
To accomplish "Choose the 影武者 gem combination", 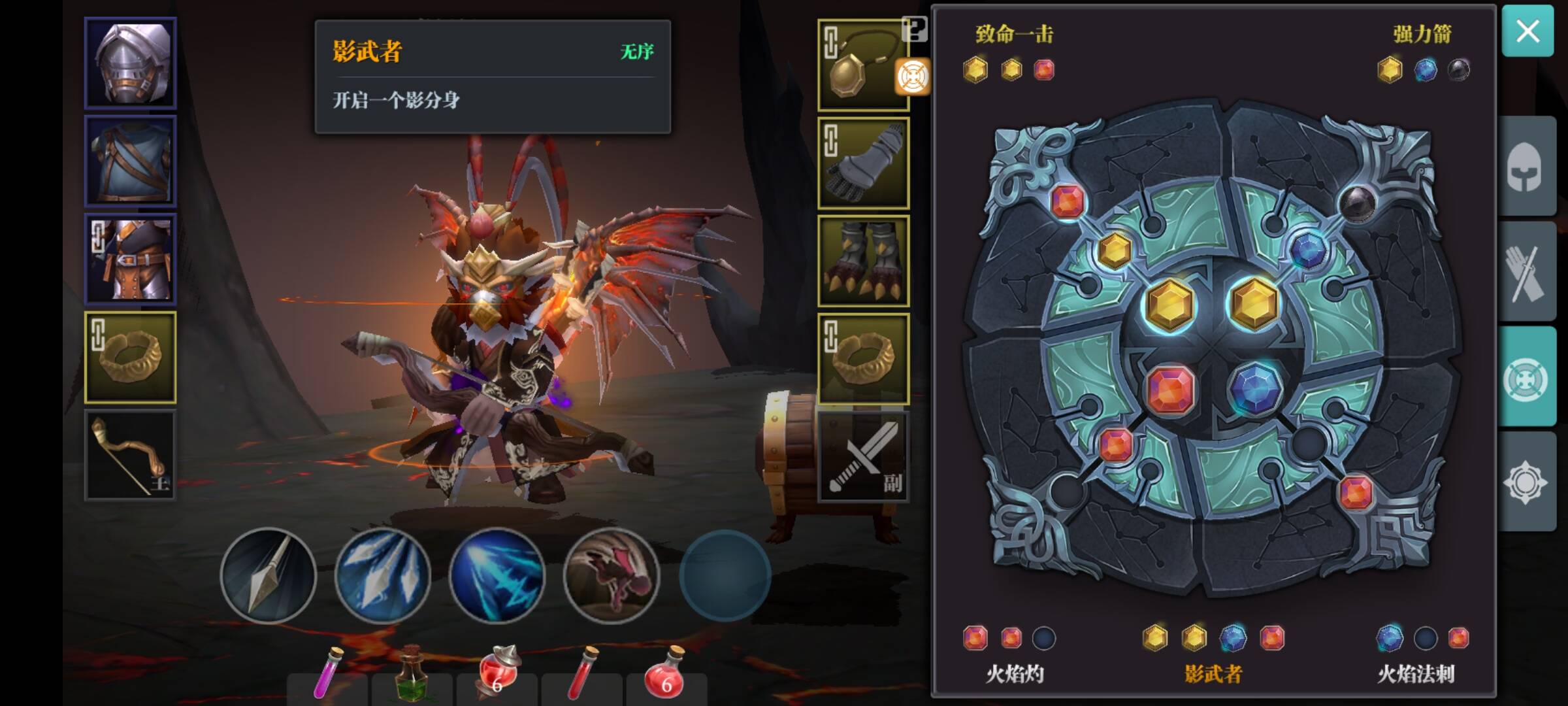I will pos(1213,673).
